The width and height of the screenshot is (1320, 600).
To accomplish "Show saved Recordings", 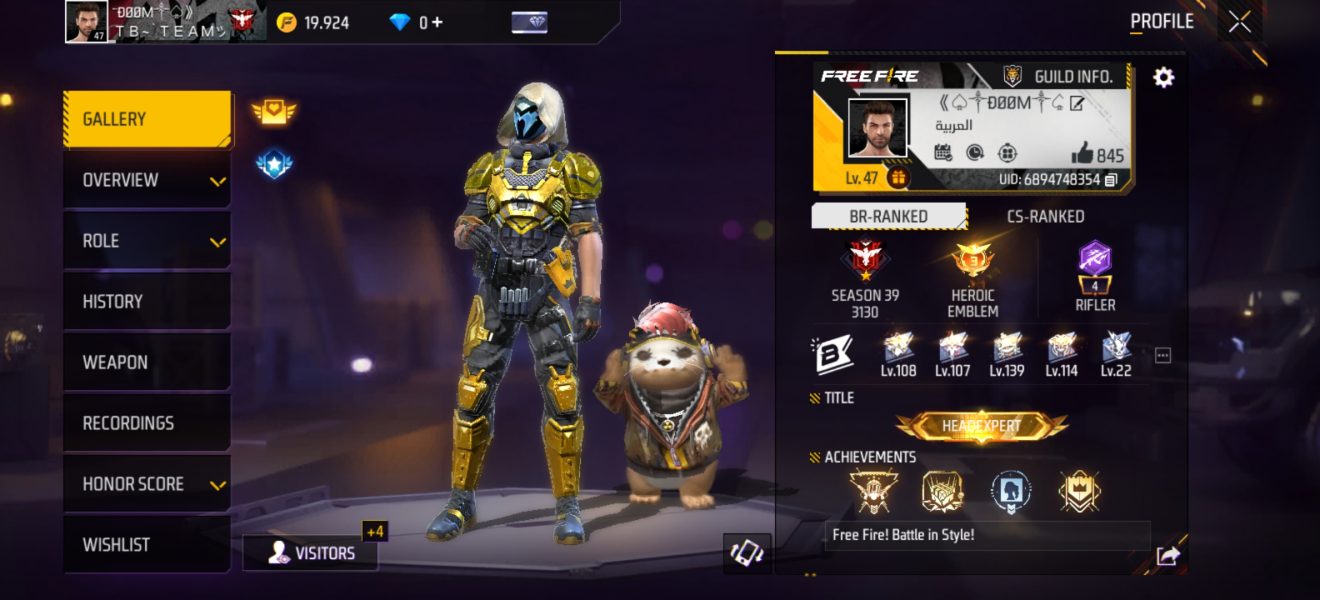I will 146,423.
